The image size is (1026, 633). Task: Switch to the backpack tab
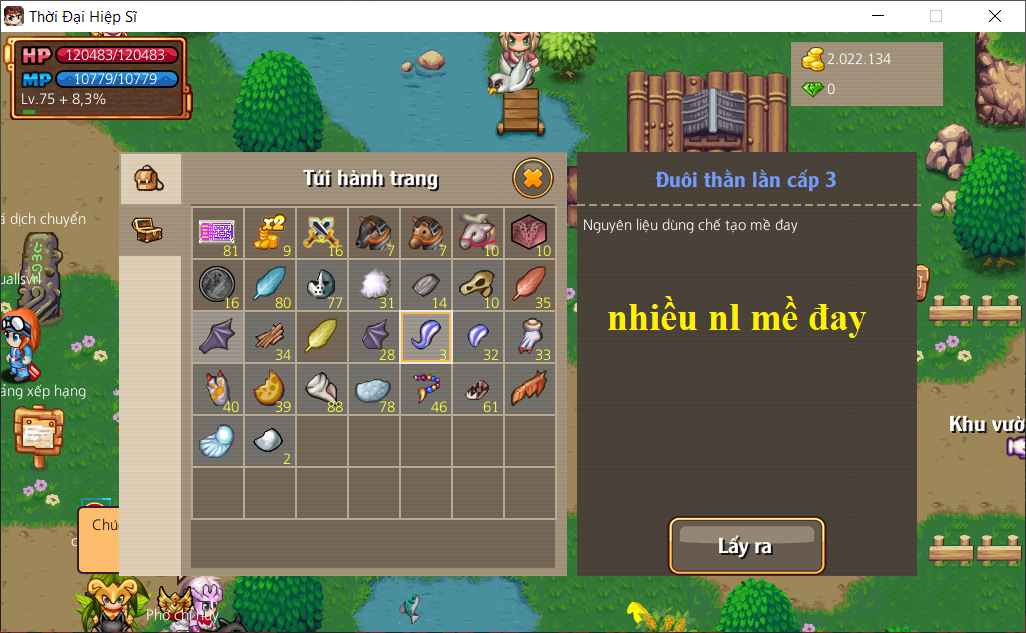click(x=150, y=180)
